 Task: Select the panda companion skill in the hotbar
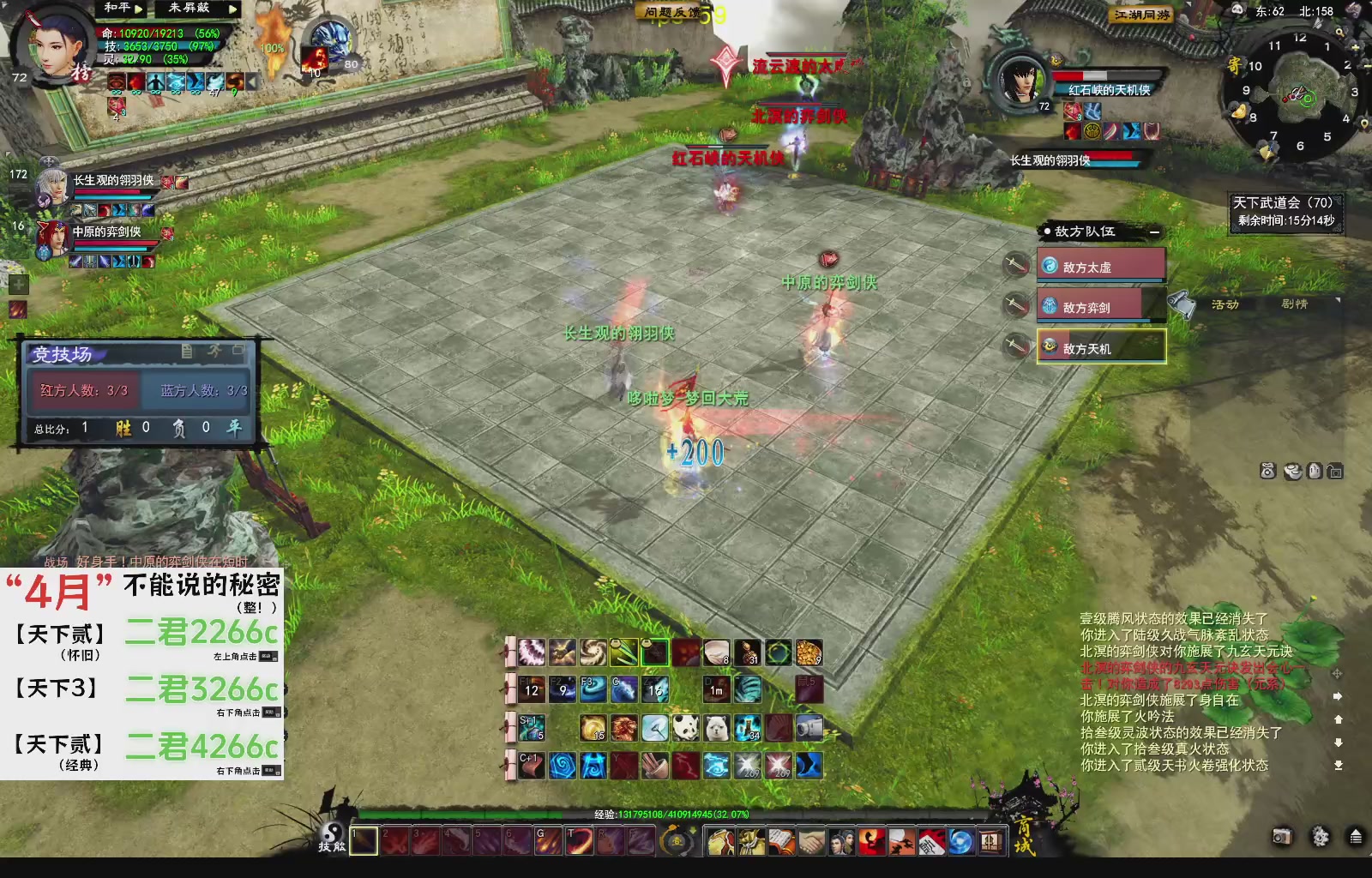[685, 727]
